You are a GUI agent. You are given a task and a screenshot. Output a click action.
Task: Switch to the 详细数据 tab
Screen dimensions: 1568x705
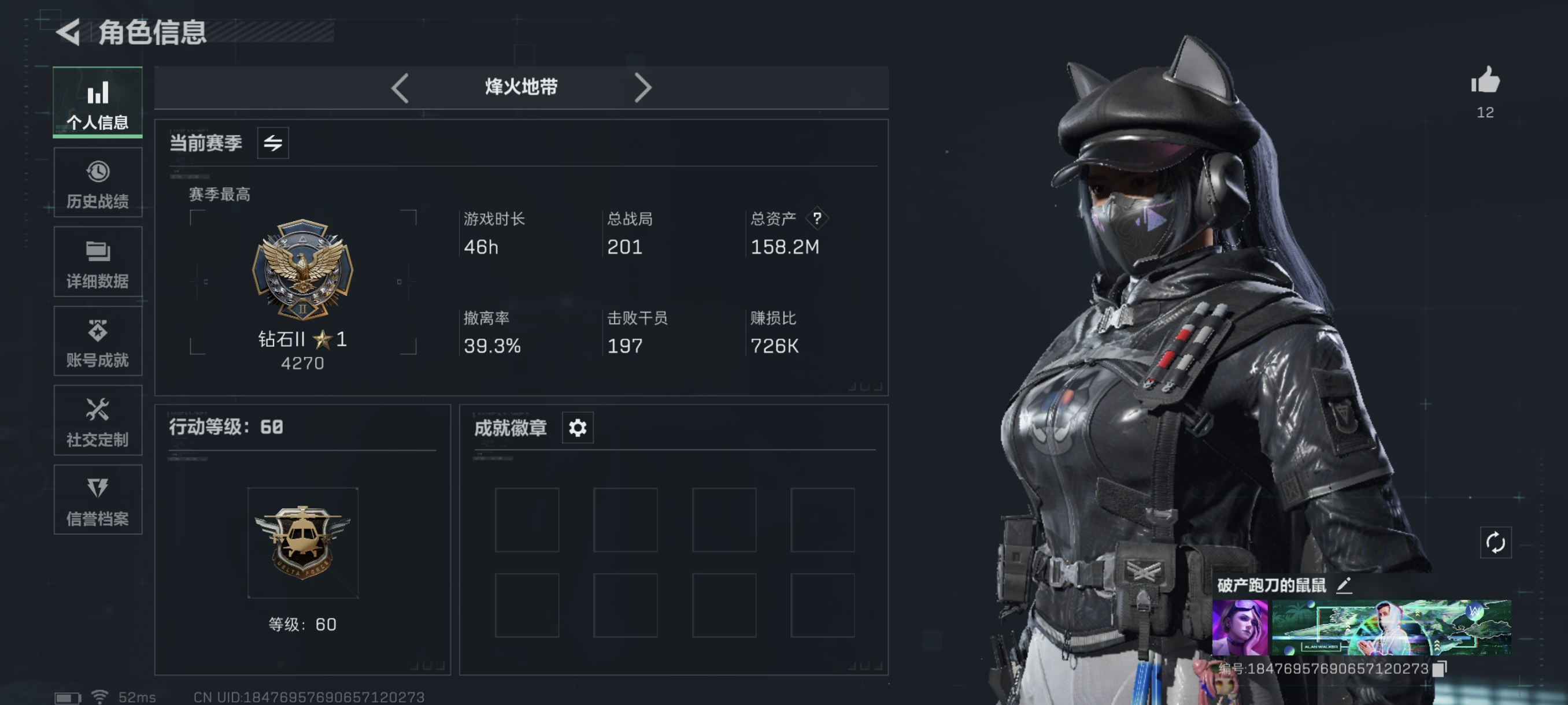click(97, 262)
